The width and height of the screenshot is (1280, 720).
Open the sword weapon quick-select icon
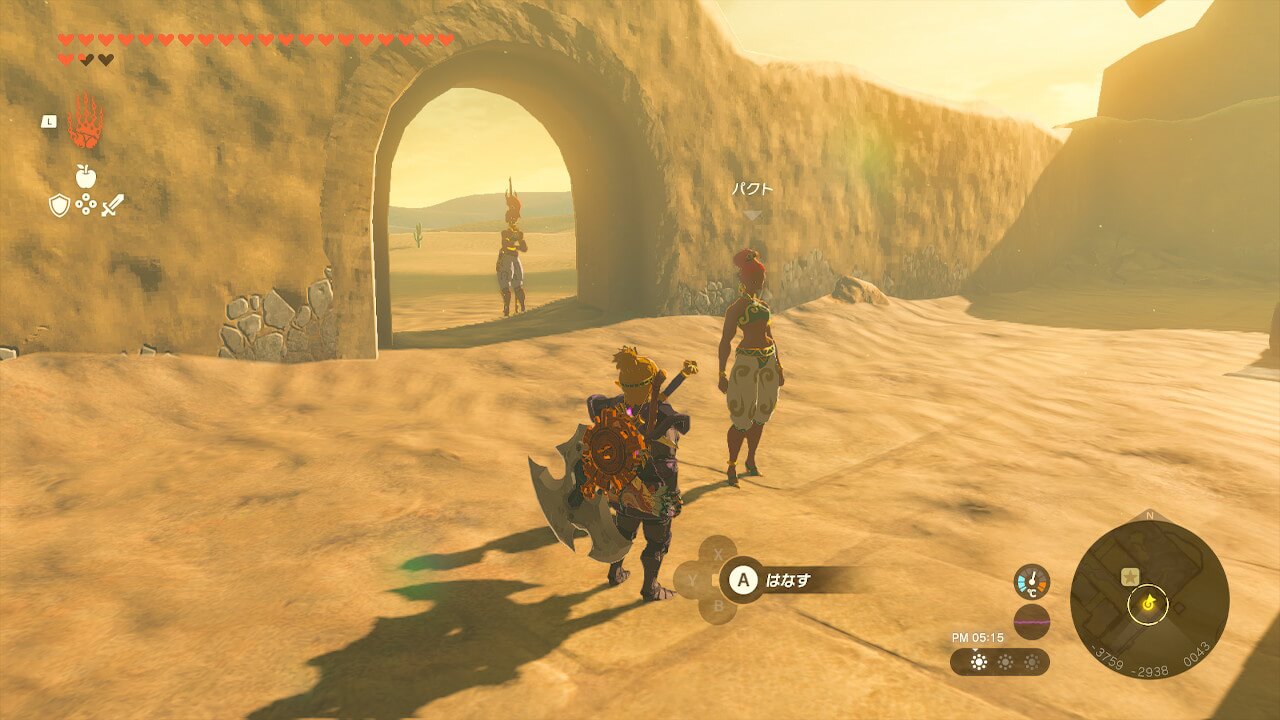112,206
